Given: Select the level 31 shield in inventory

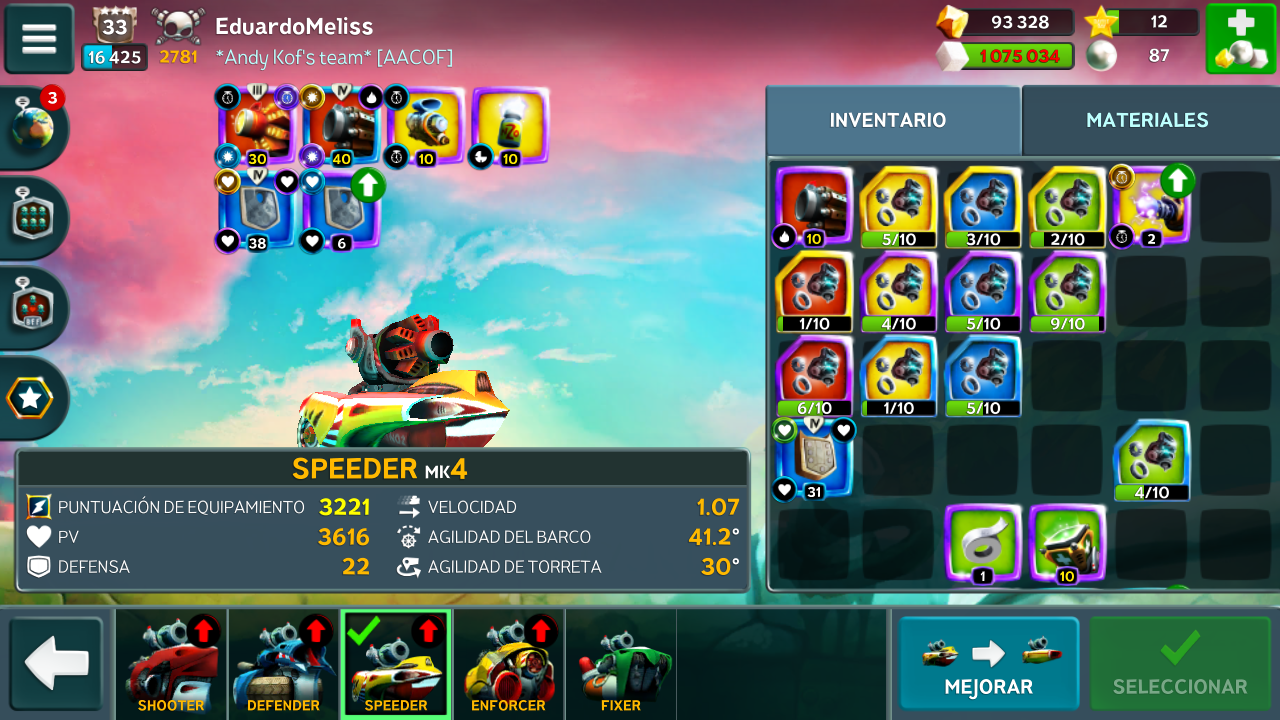Looking at the screenshot, I should (x=814, y=459).
